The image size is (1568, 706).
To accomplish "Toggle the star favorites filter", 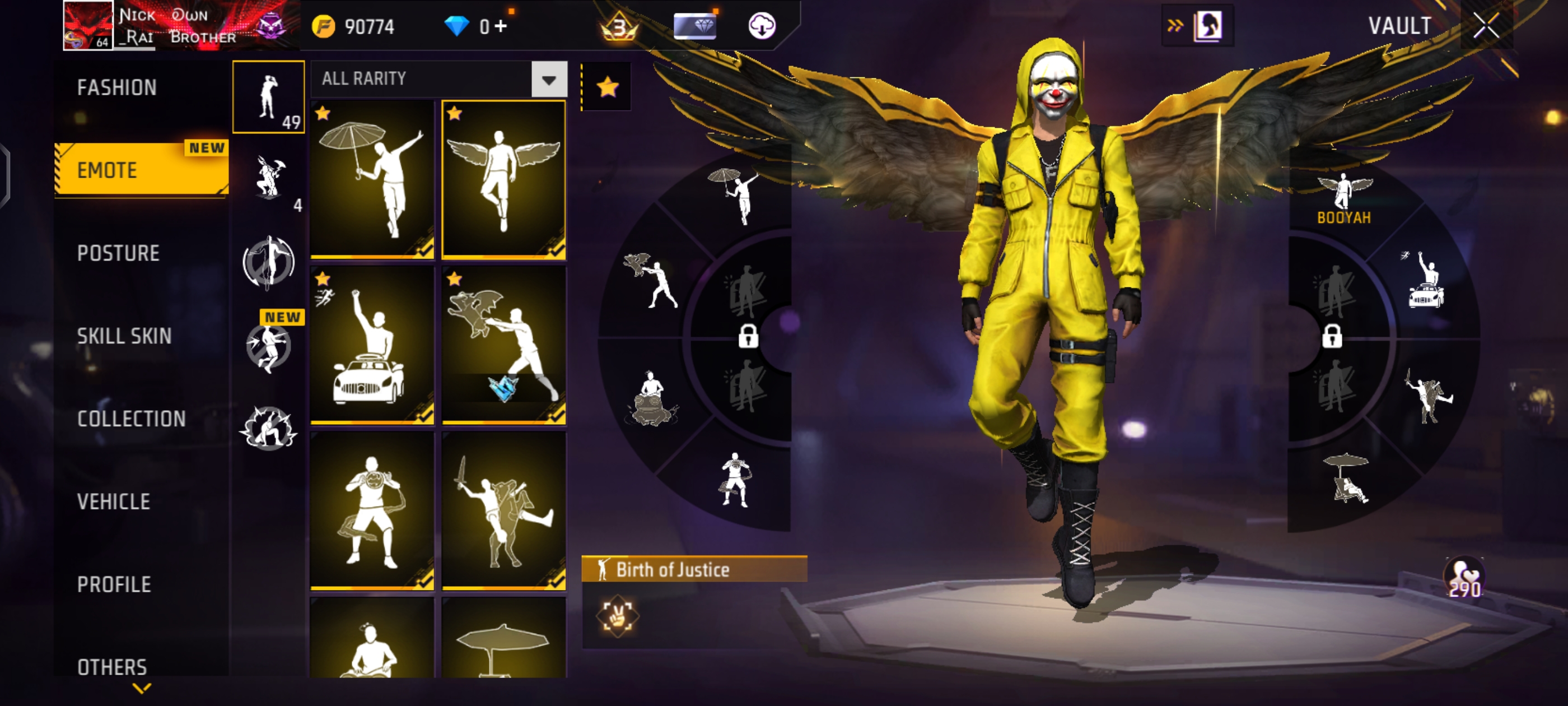I will pos(607,87).
